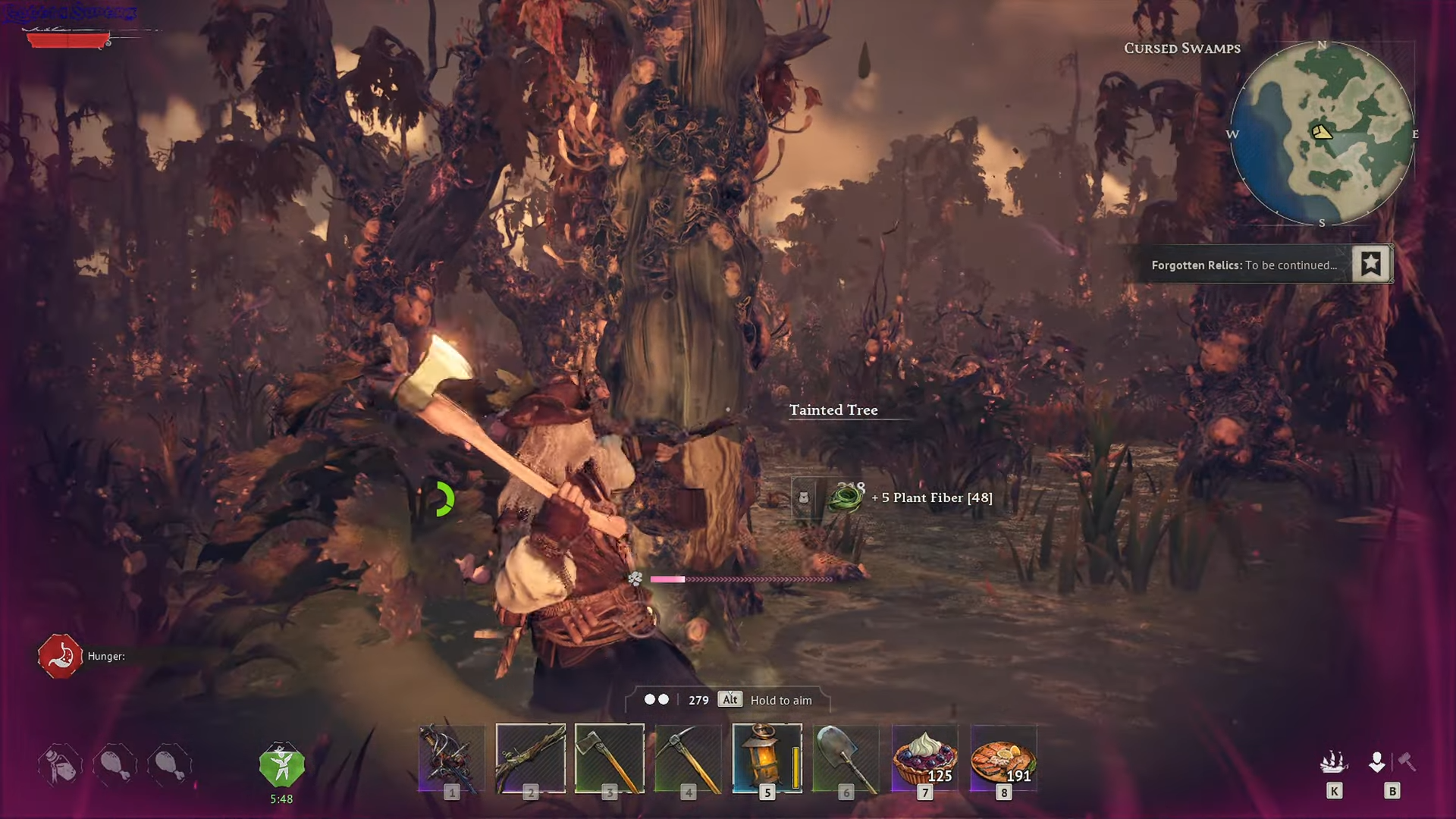Equip the flintlock musket hotbar slot
This screenshot has width=1456, height=819.
(x=531, y=758)
